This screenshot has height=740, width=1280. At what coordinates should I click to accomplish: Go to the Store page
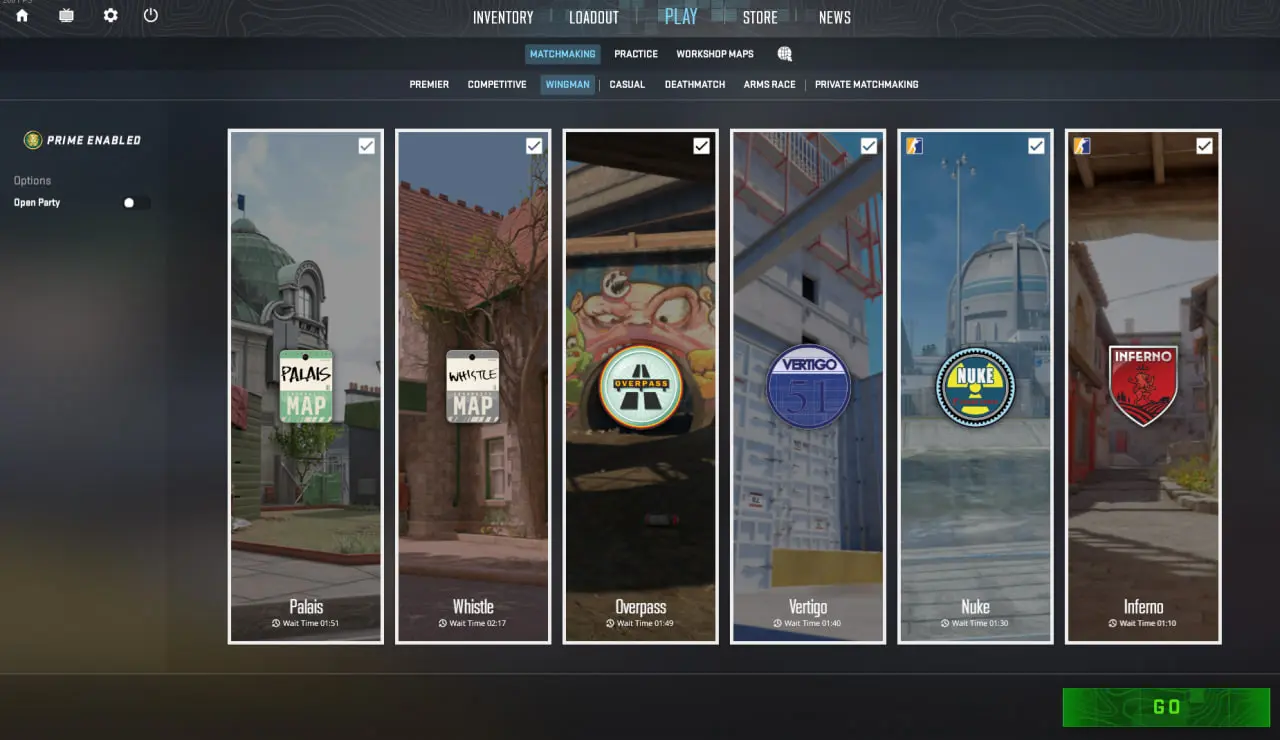tap(760, 17)
